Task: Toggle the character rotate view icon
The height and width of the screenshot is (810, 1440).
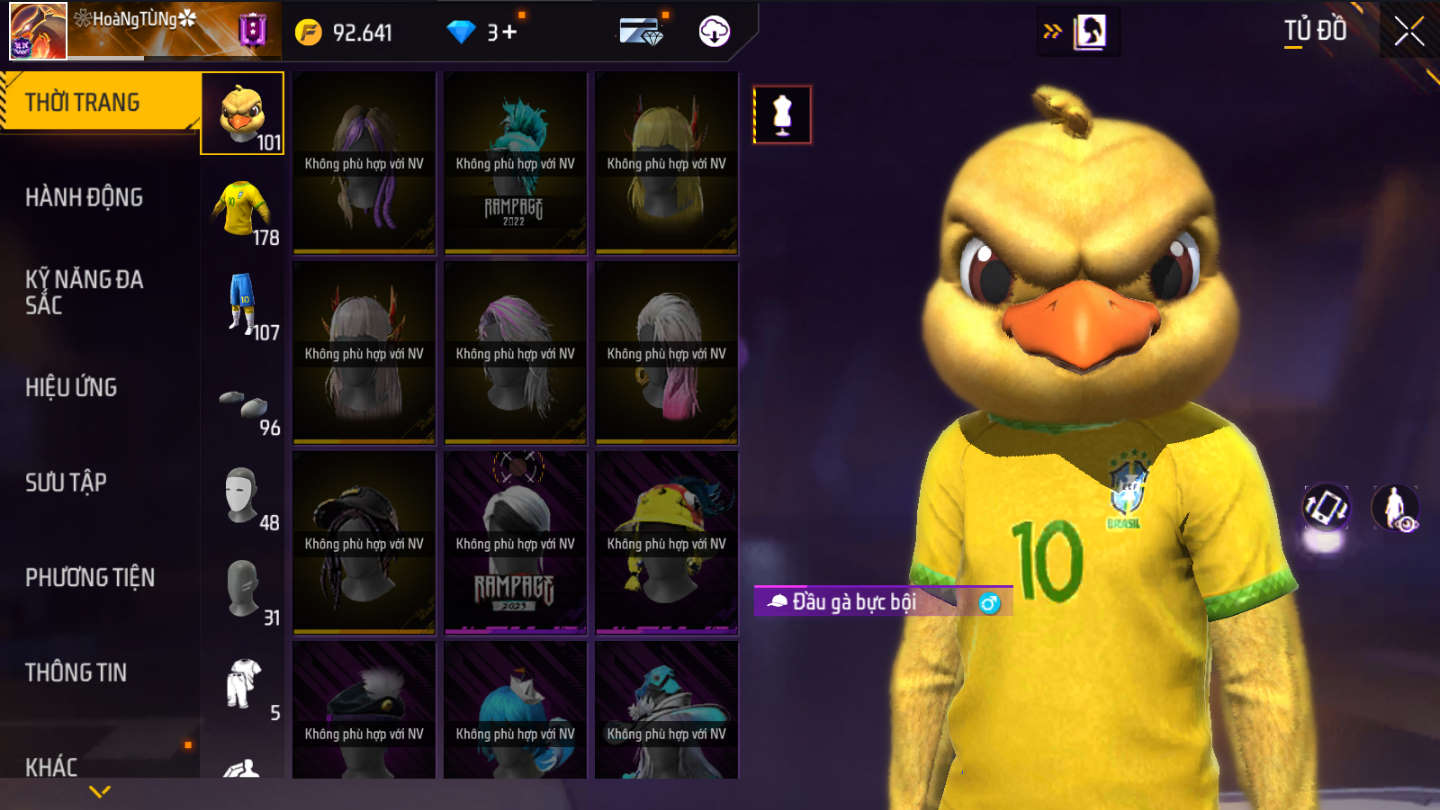Action: (x=1326, y=507)
